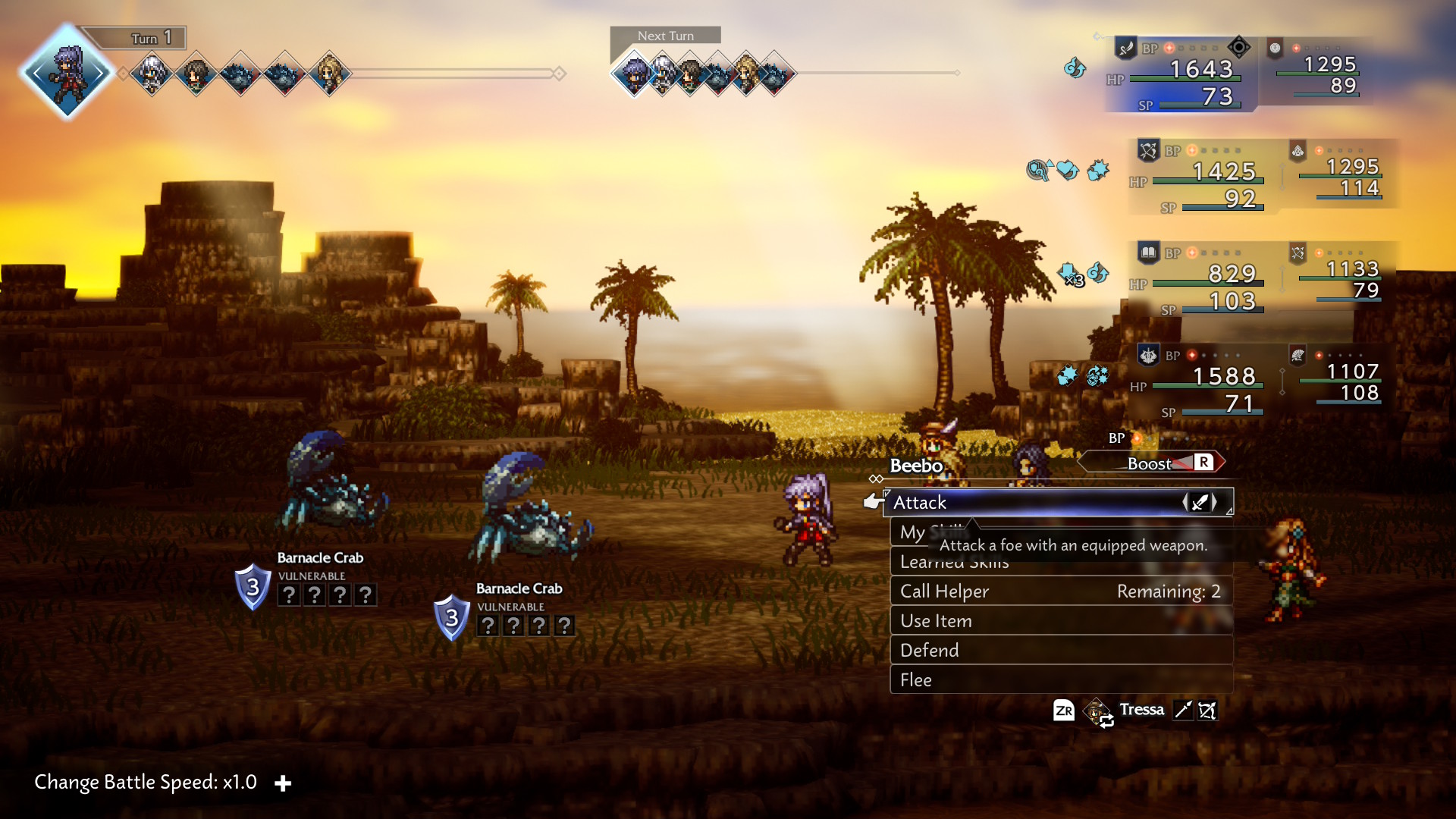The image size is (1456, 819).
Task: Select Tressa's spear weapon icon near the ZR prompt
Action: (1183, 711)
